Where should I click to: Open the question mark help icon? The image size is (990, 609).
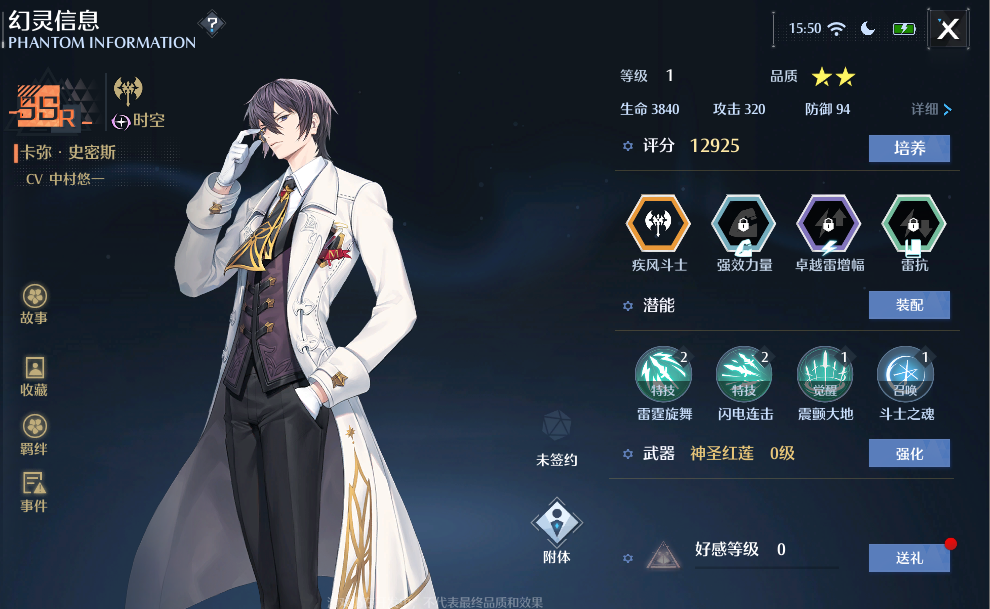[211, 24]
